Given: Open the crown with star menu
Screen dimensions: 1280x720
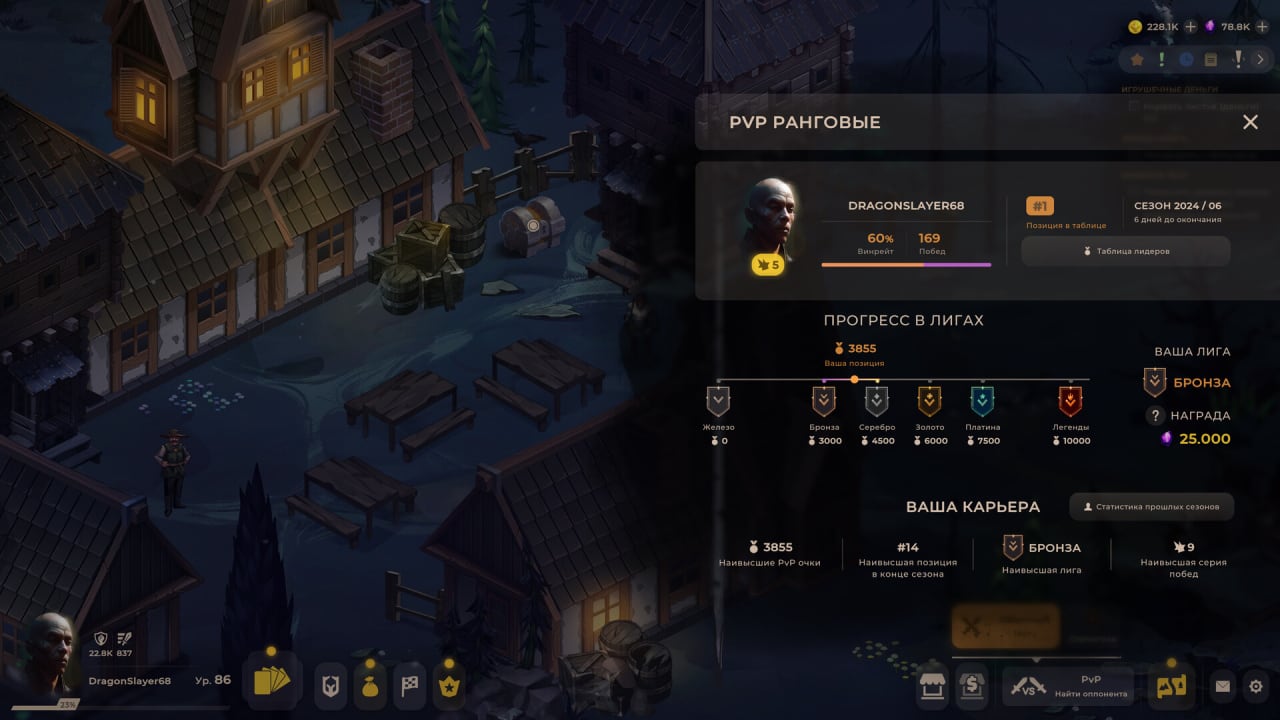Looking at the screenshot, I should [x=449, y=686].
